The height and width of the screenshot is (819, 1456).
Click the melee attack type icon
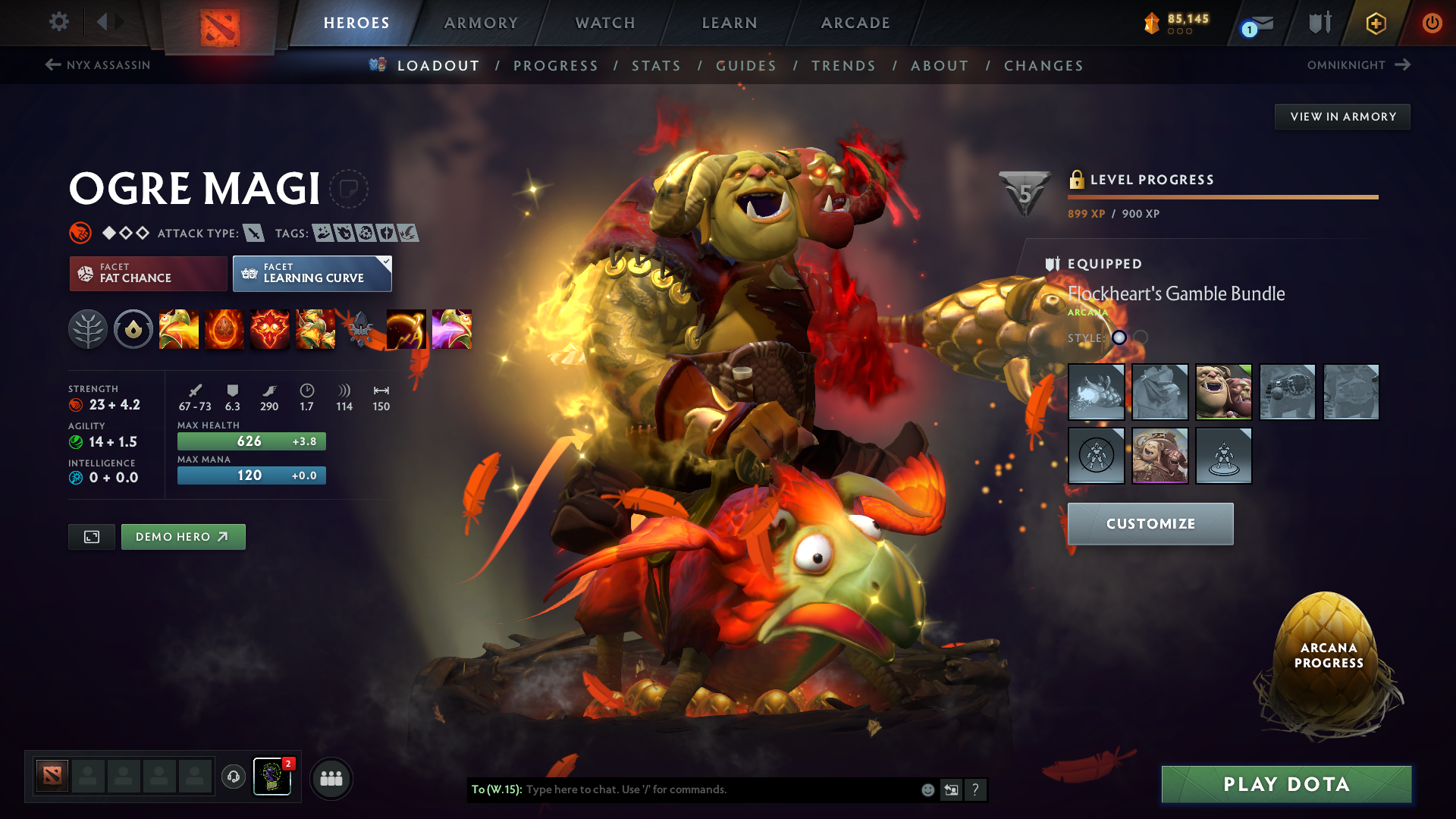tap(253, 233)
